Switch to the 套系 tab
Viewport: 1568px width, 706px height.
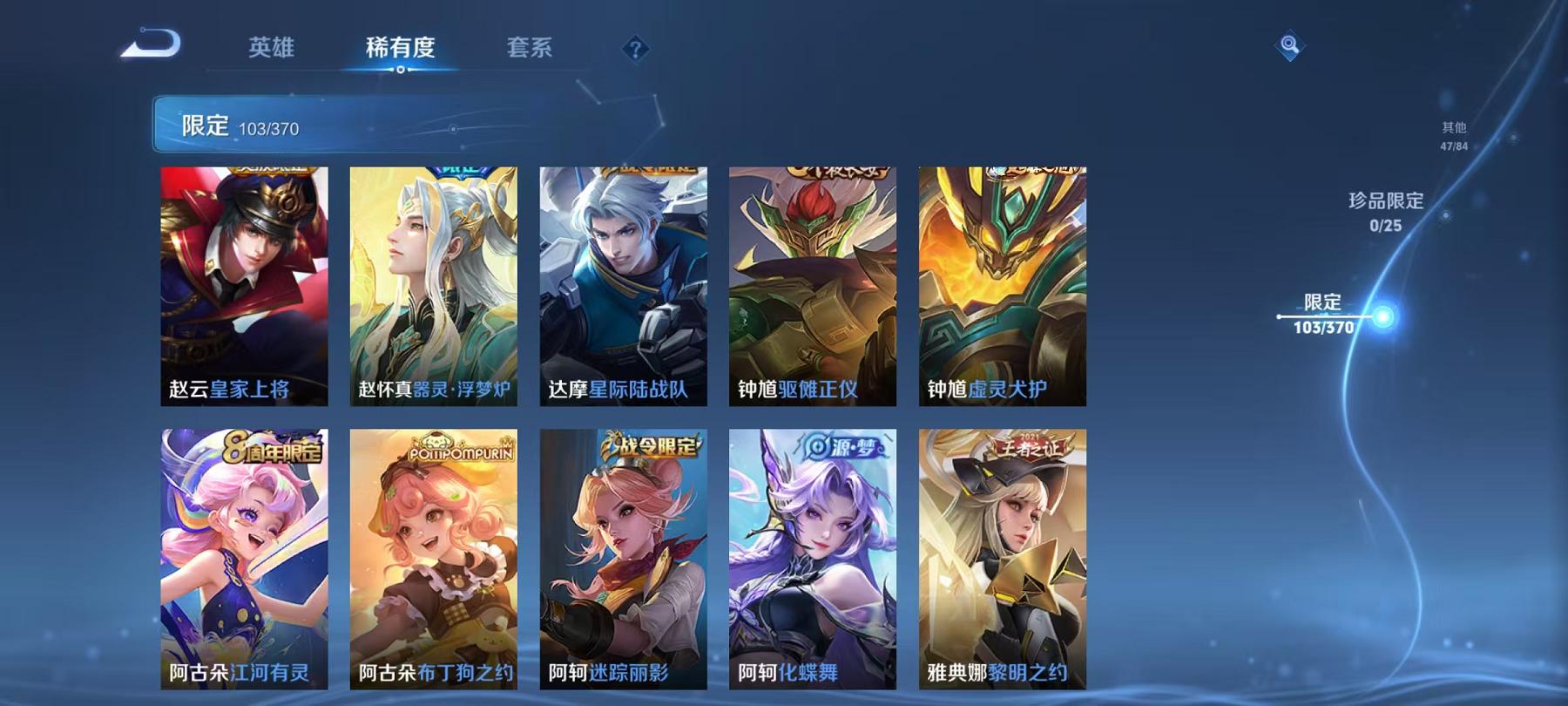(531, 50)
